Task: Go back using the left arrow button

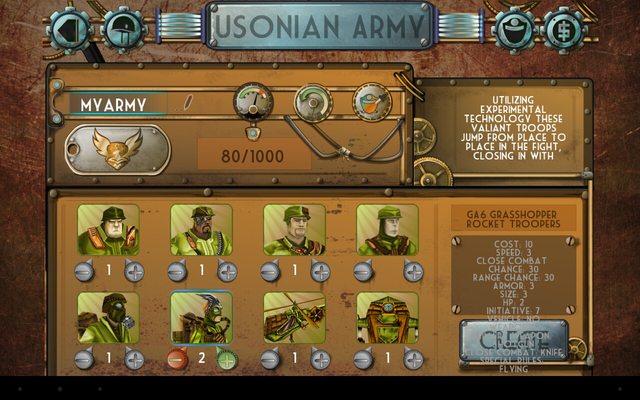Action: coord(70,28)
